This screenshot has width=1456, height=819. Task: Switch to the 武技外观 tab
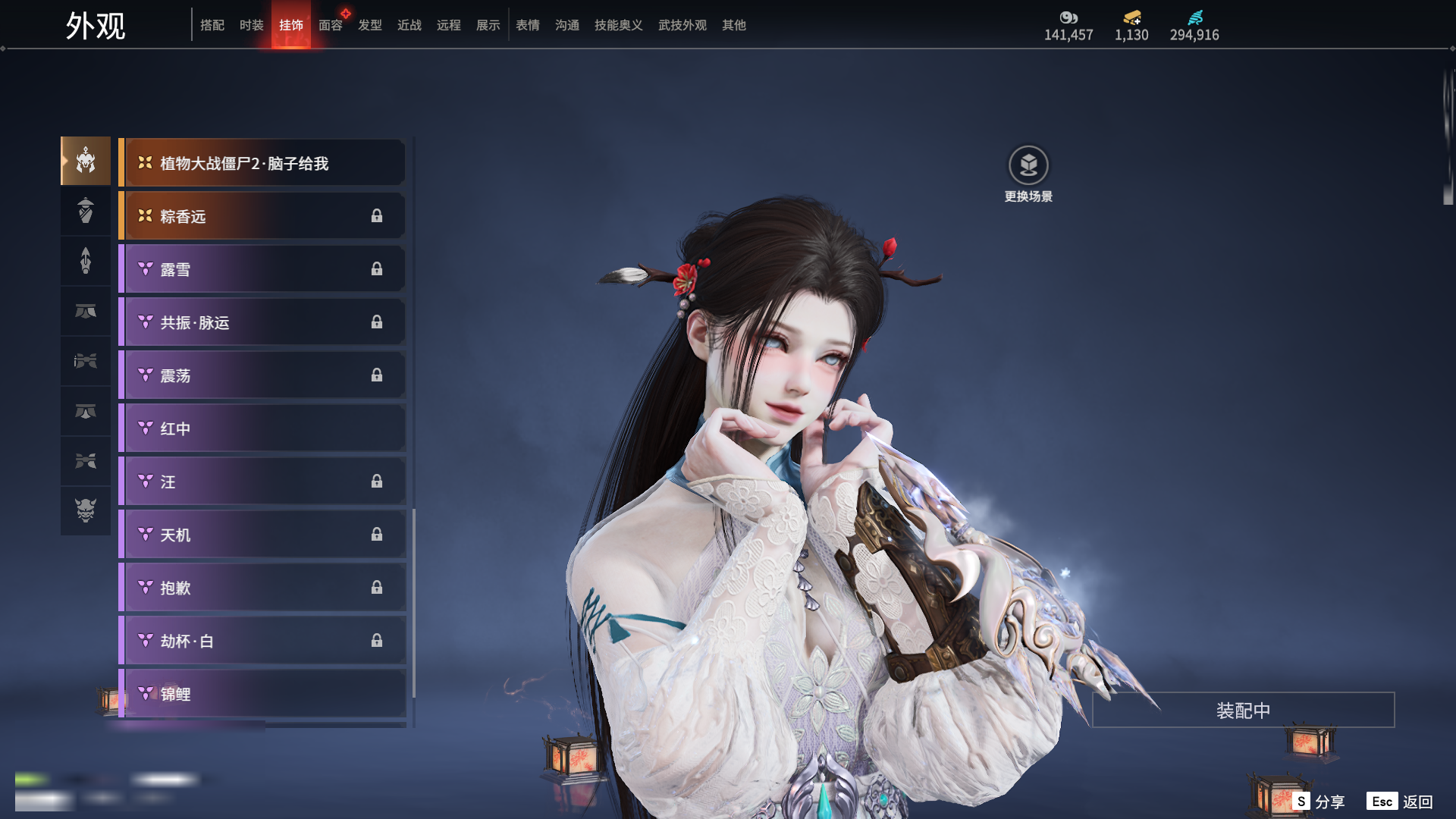[x=682, y=25]
